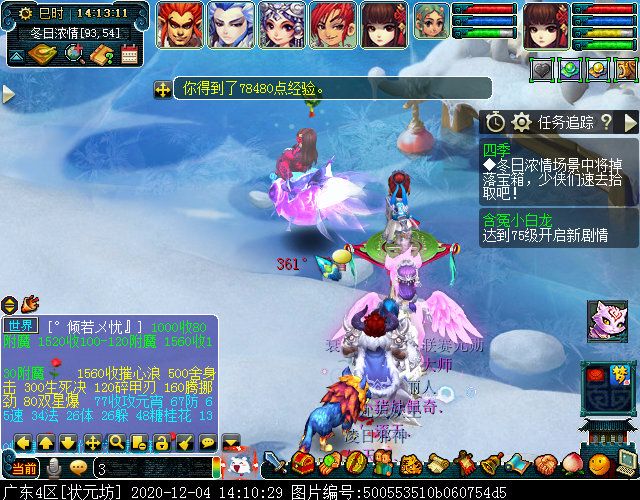Click the pink cat avatar icon
Viewport: 640px width, 500px height.
coord(606,321)
